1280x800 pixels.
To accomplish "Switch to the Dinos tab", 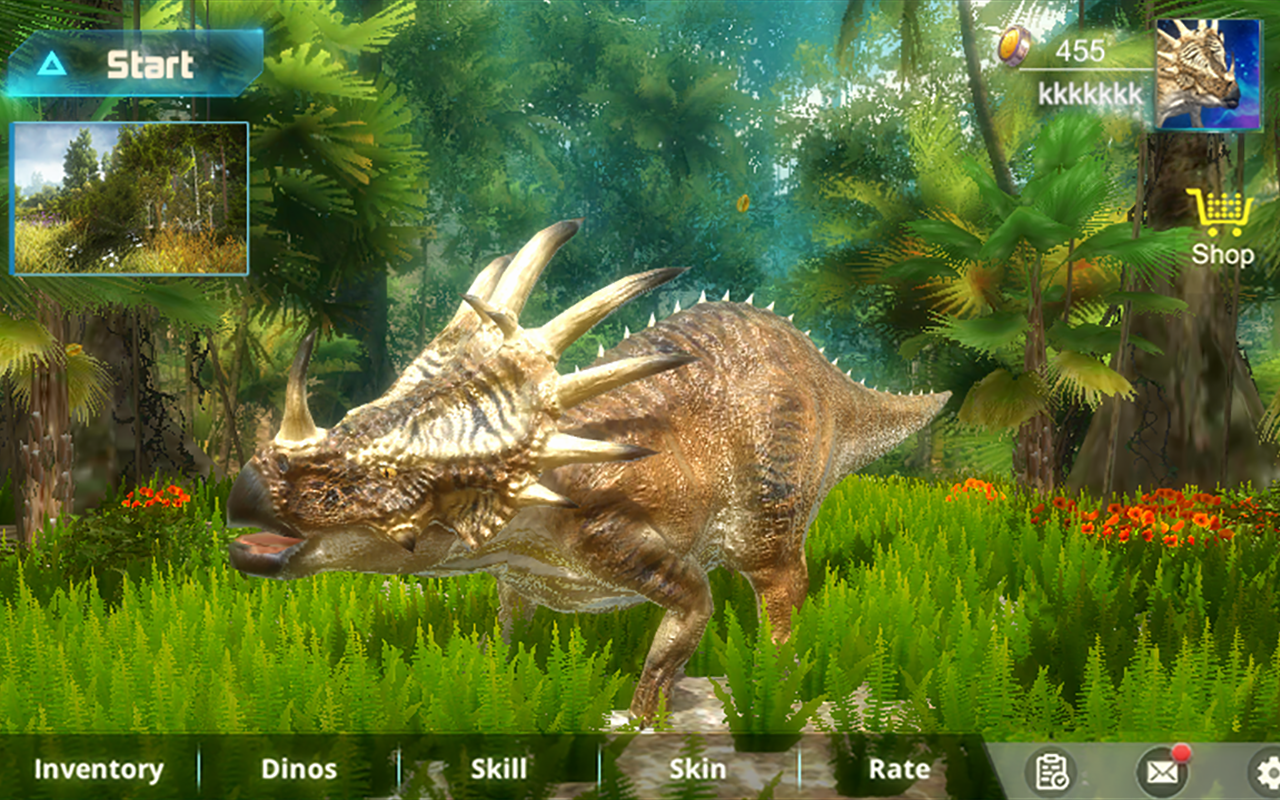I will (x=298, y=770).
